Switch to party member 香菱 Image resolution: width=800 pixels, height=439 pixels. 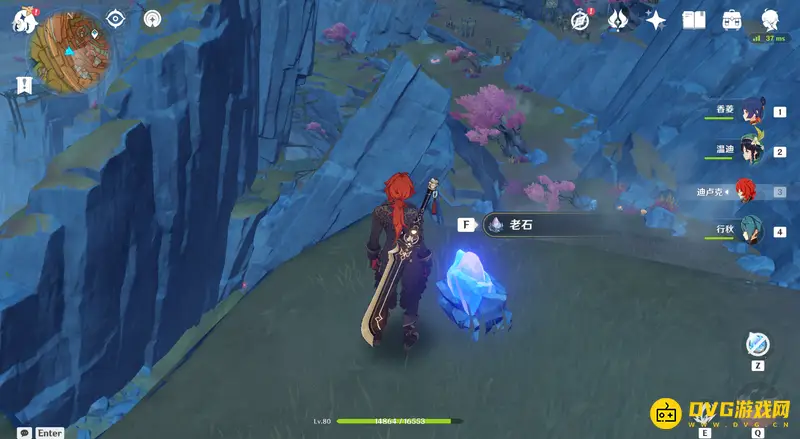pyautogui.click(x=751, y=111)
